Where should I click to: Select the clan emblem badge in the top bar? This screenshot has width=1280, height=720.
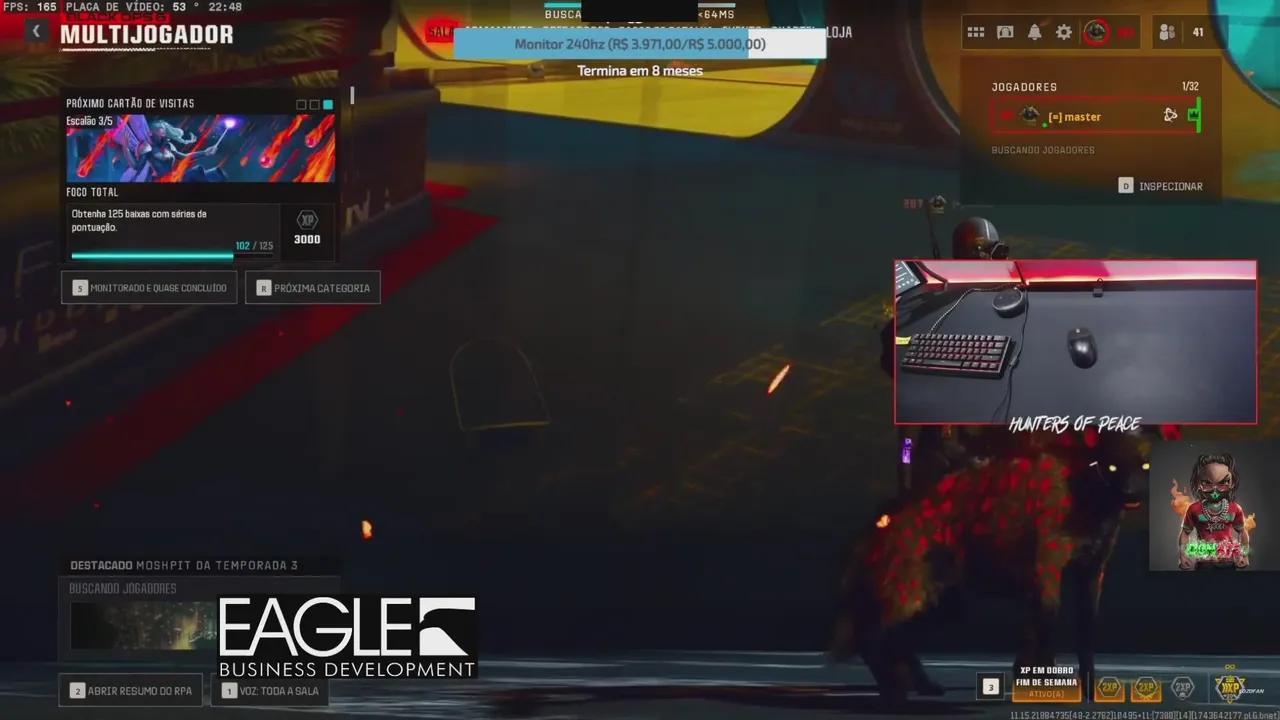click(1095, 32)
